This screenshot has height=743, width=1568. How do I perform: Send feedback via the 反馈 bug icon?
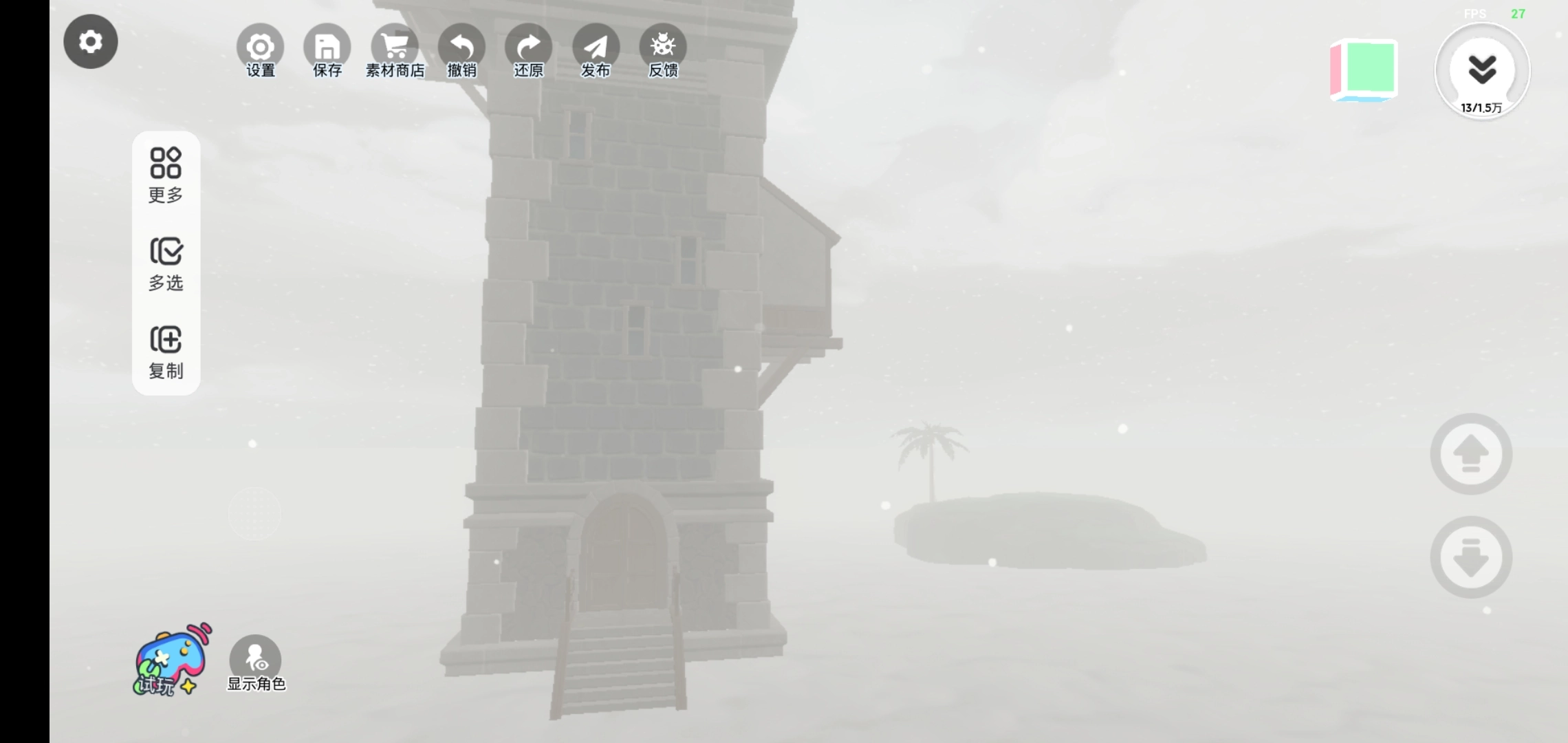pyautogui.click(x=663, y=51)
